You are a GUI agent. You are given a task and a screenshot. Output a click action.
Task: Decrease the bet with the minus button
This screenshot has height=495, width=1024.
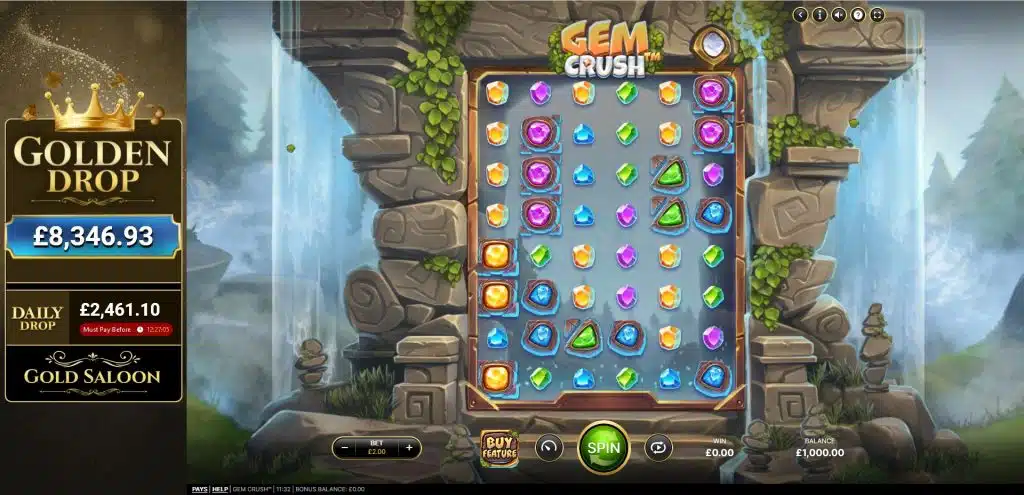(x=346, y=448)
